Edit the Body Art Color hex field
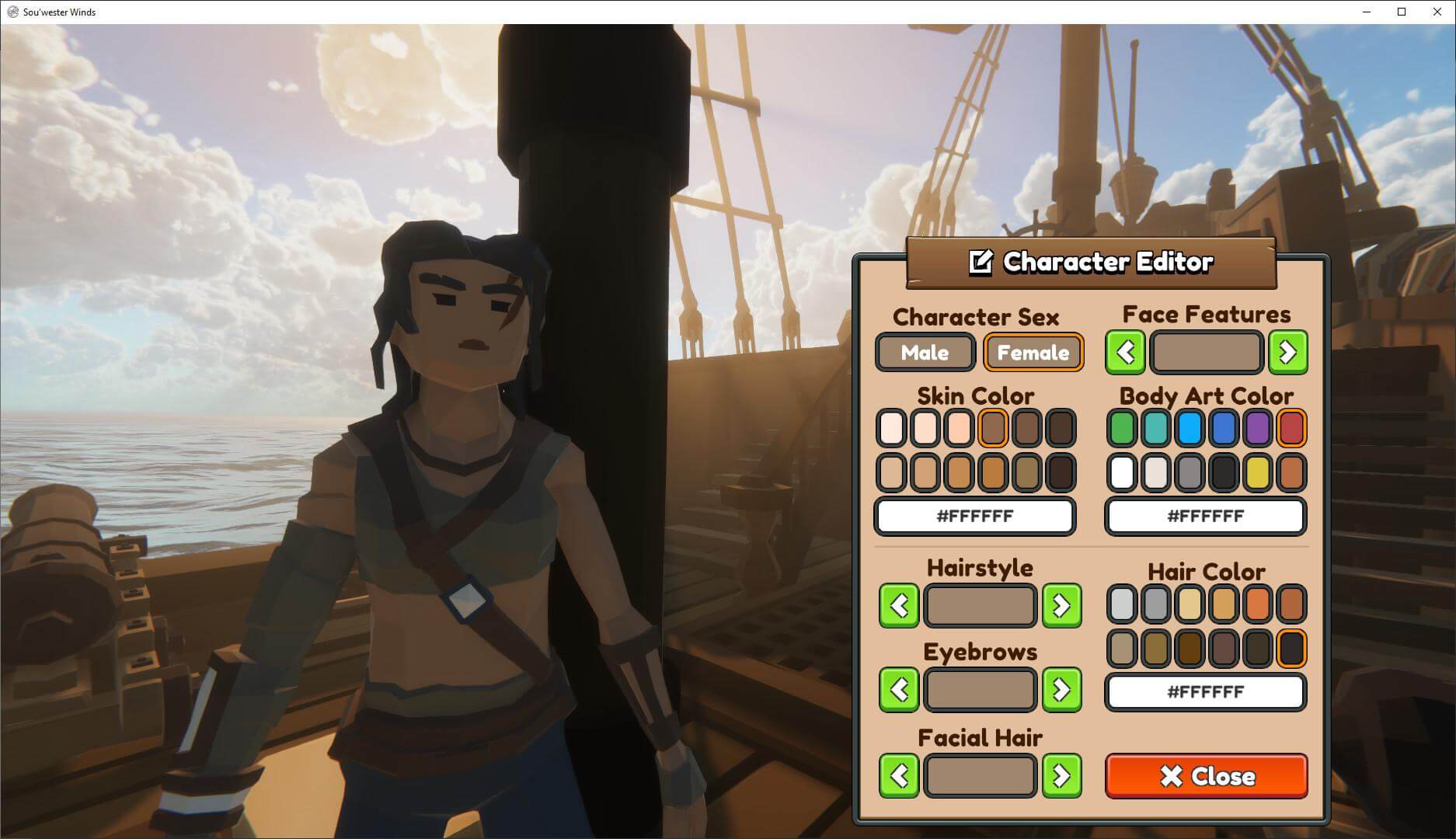This screenshot has width=1456, height=839. pos(1205,517)
